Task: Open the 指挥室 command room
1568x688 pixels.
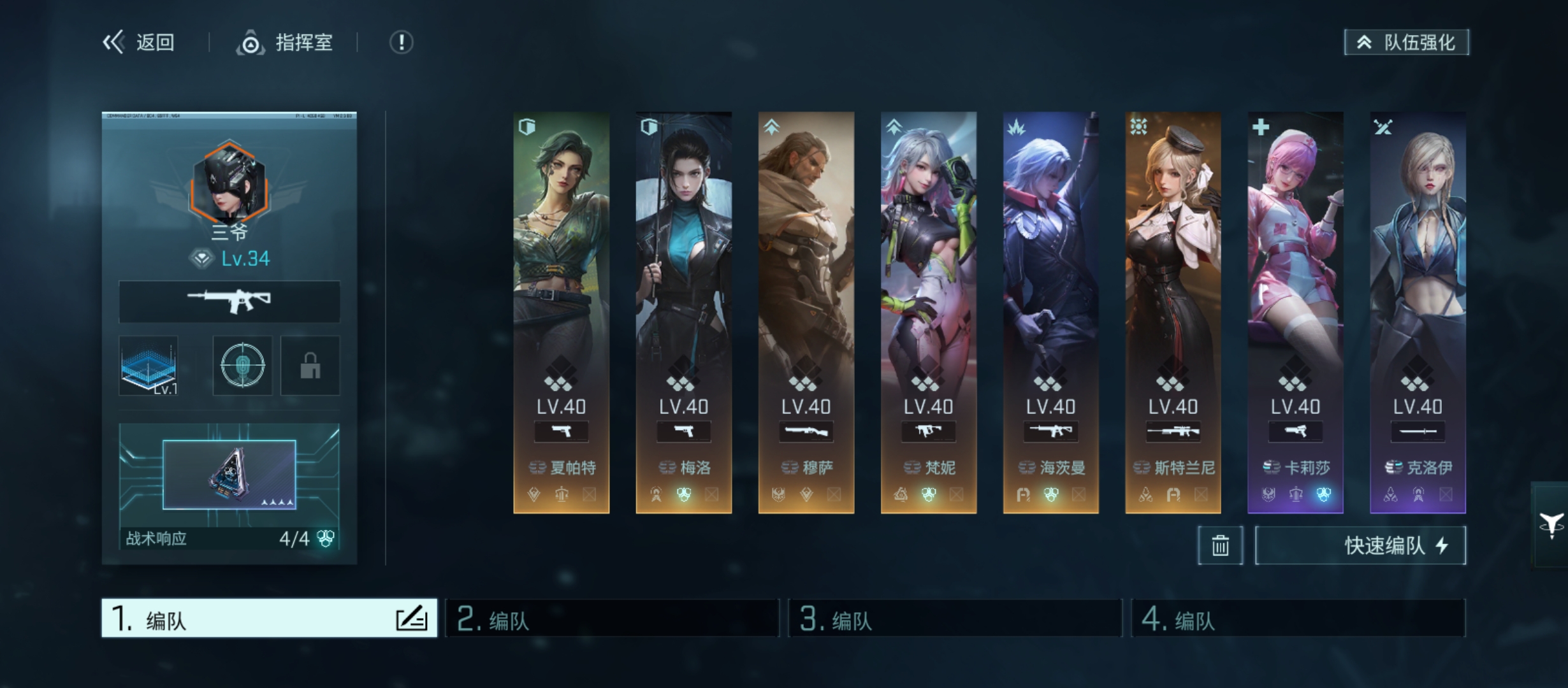Action: [285, 43]
